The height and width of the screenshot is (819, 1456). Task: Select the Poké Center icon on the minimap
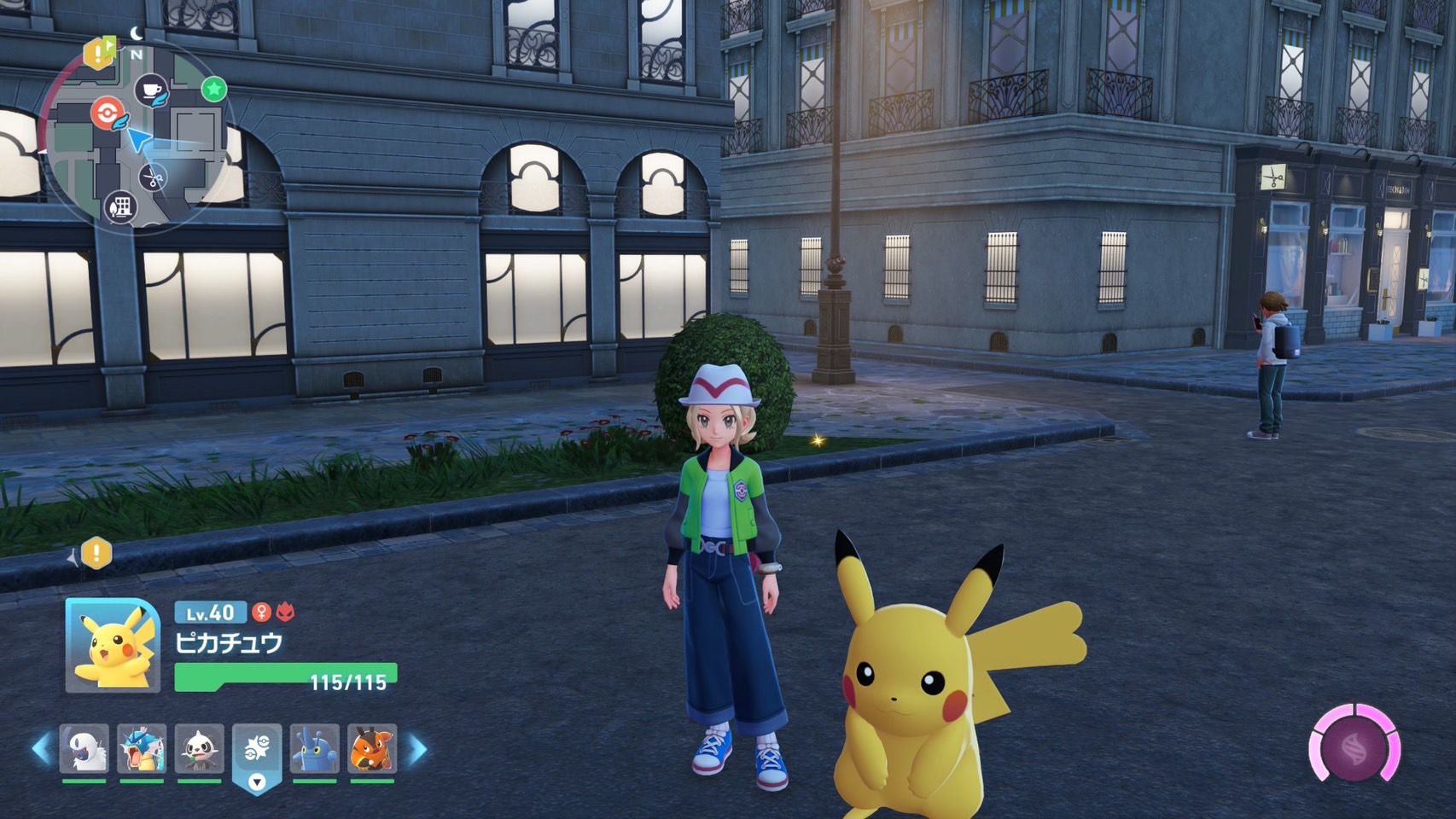coord(108,112)
